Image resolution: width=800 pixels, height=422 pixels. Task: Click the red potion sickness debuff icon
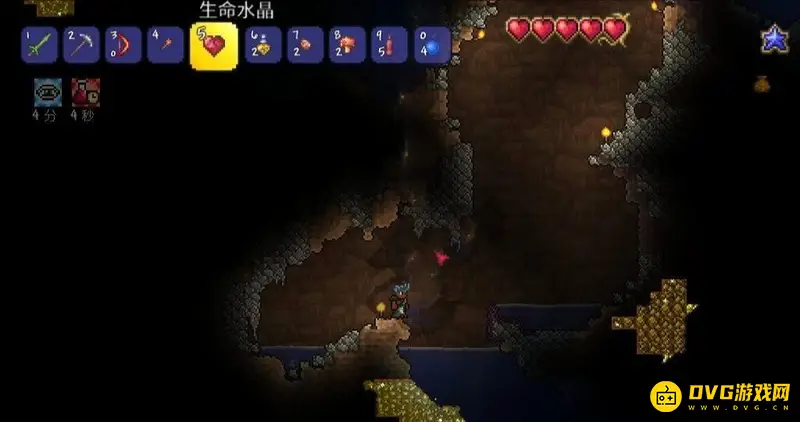(84, 92)
